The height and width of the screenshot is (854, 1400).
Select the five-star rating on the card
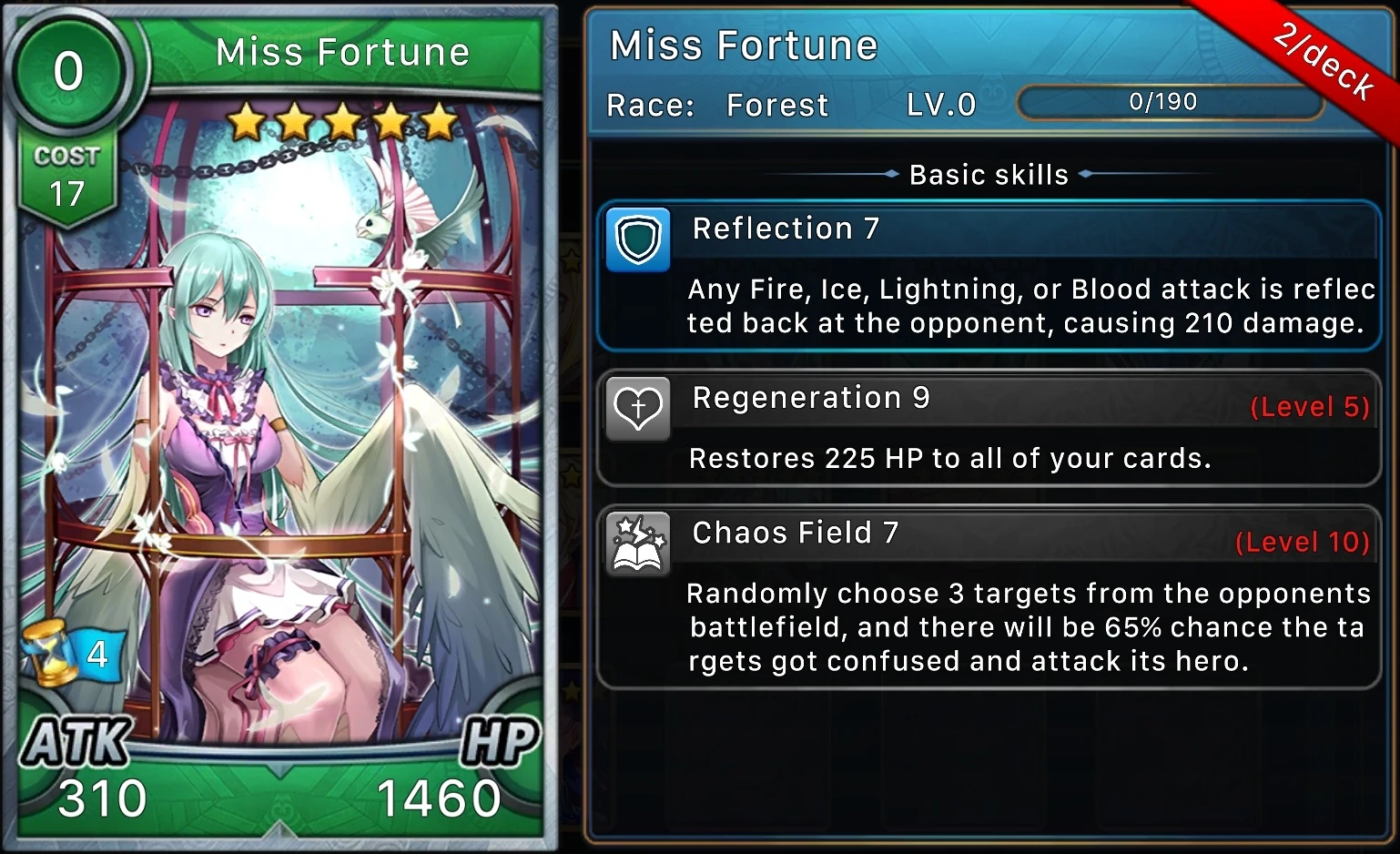341,119
